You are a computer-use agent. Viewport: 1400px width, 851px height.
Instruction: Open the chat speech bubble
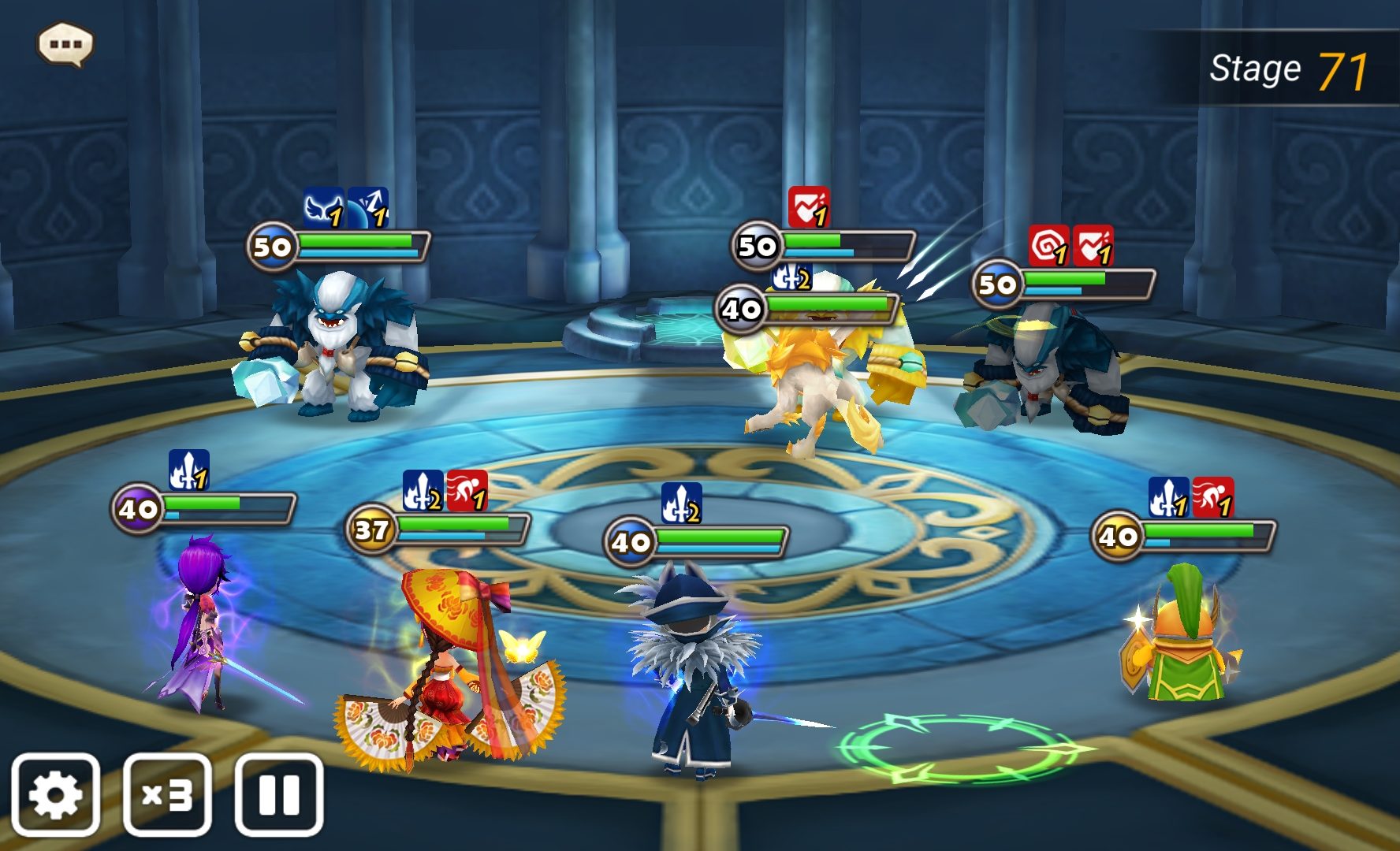65,44
